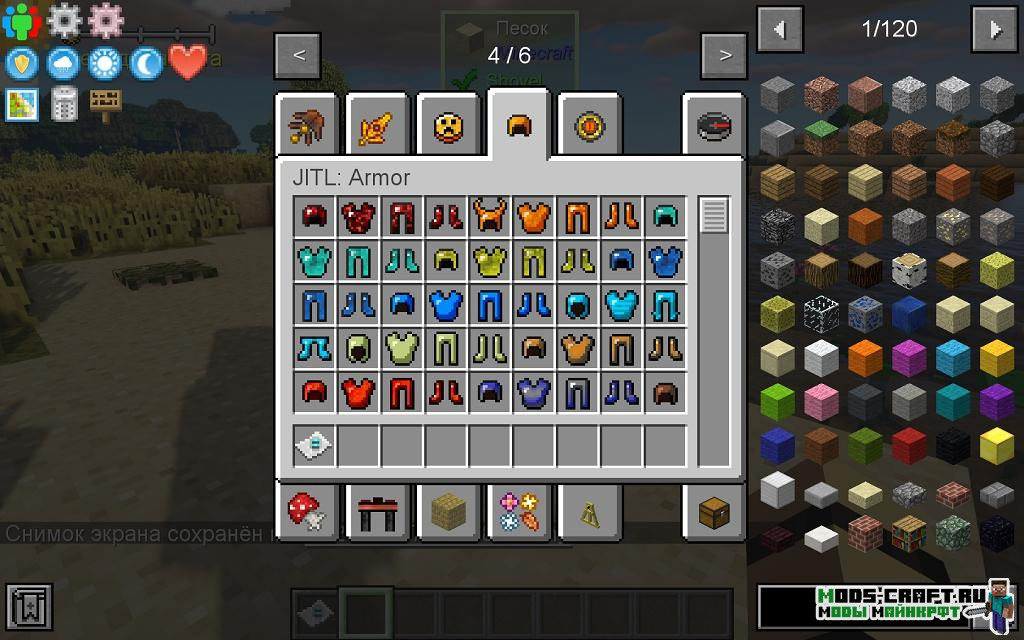This screenshot has width=1024, height=640.
Task: Click the armor list scrollbar handle
Action: [x=714, y=216]
